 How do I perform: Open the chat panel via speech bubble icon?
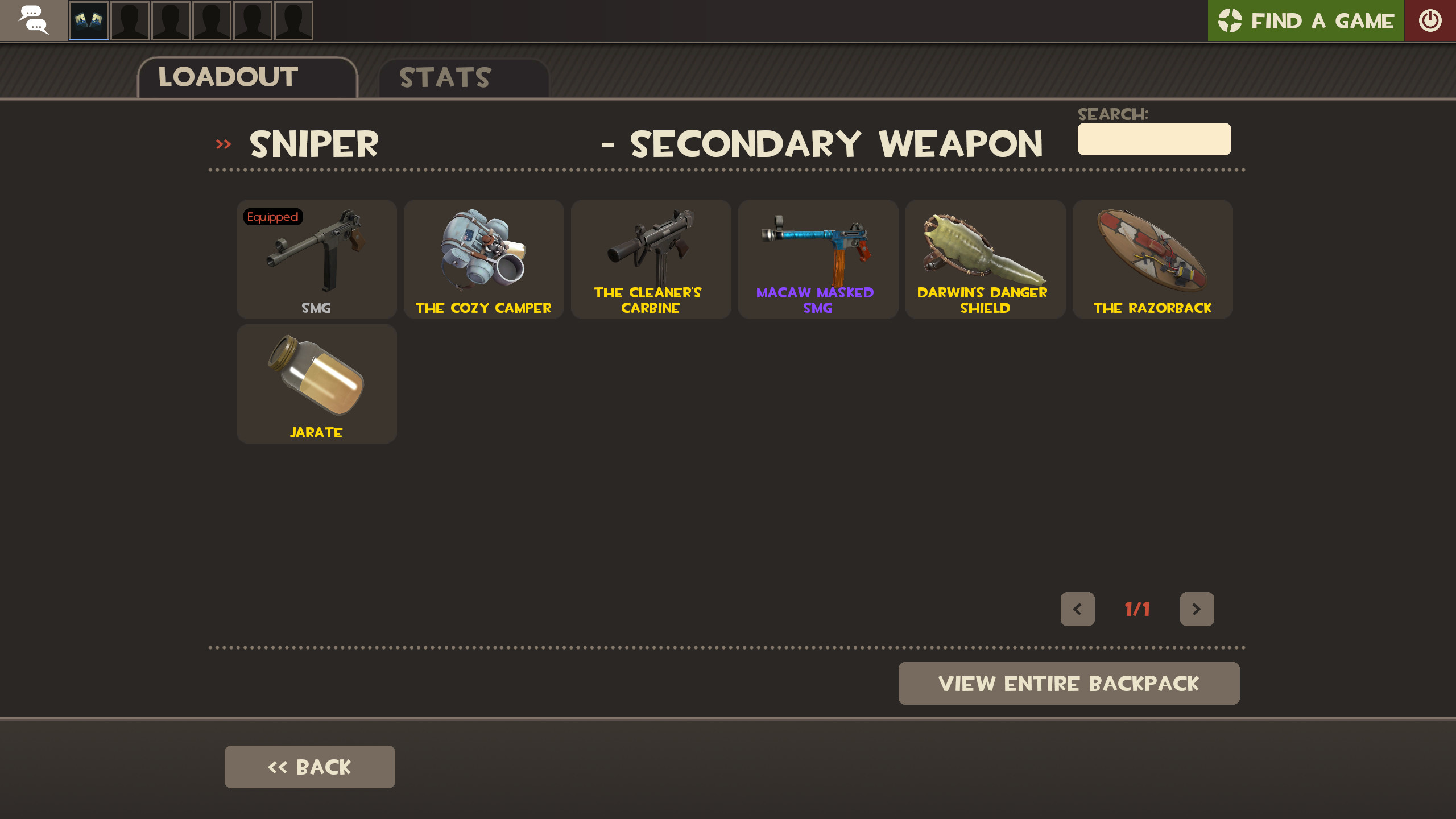tap(34, 20)
